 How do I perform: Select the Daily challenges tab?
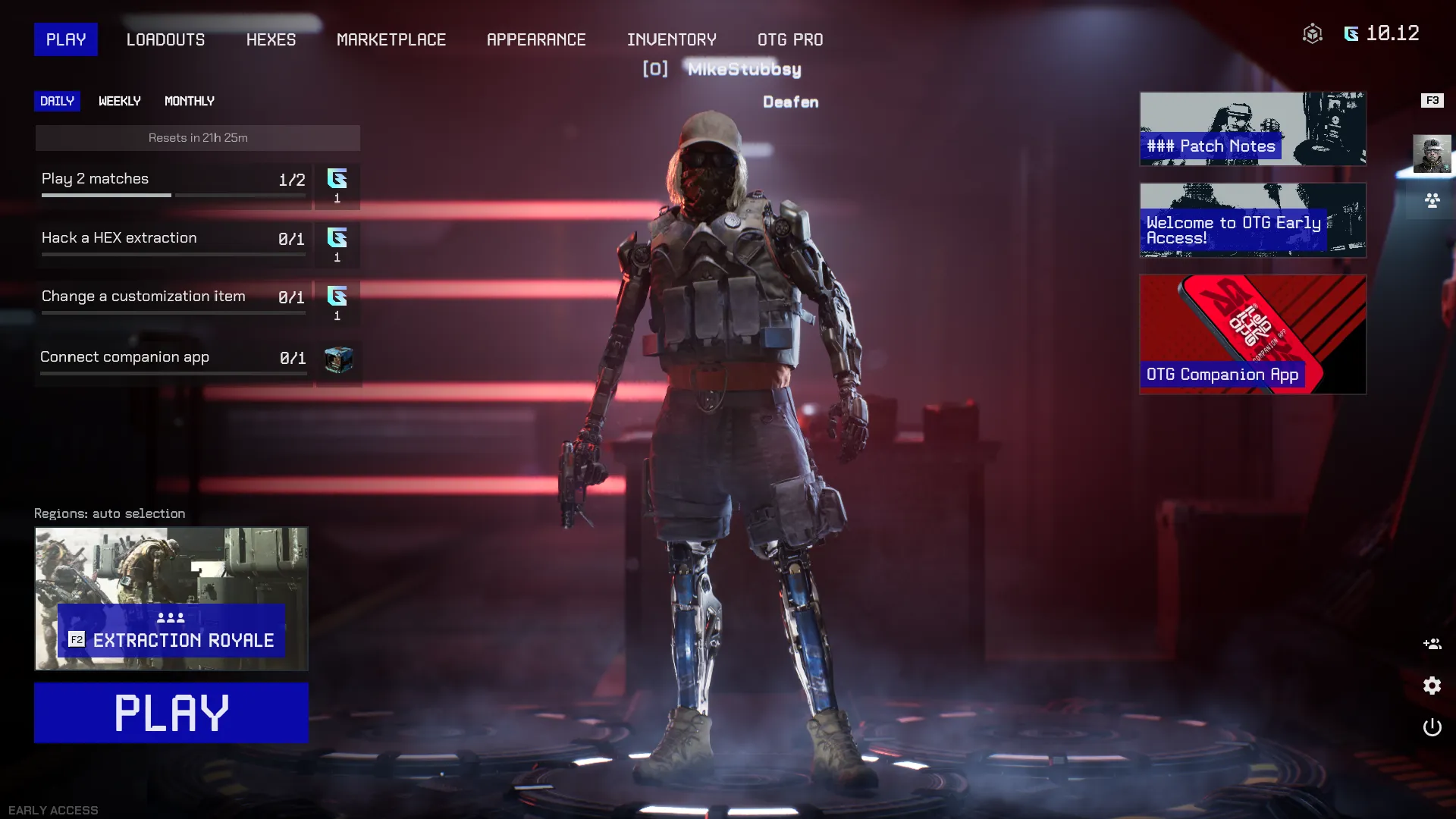point(57,101)
